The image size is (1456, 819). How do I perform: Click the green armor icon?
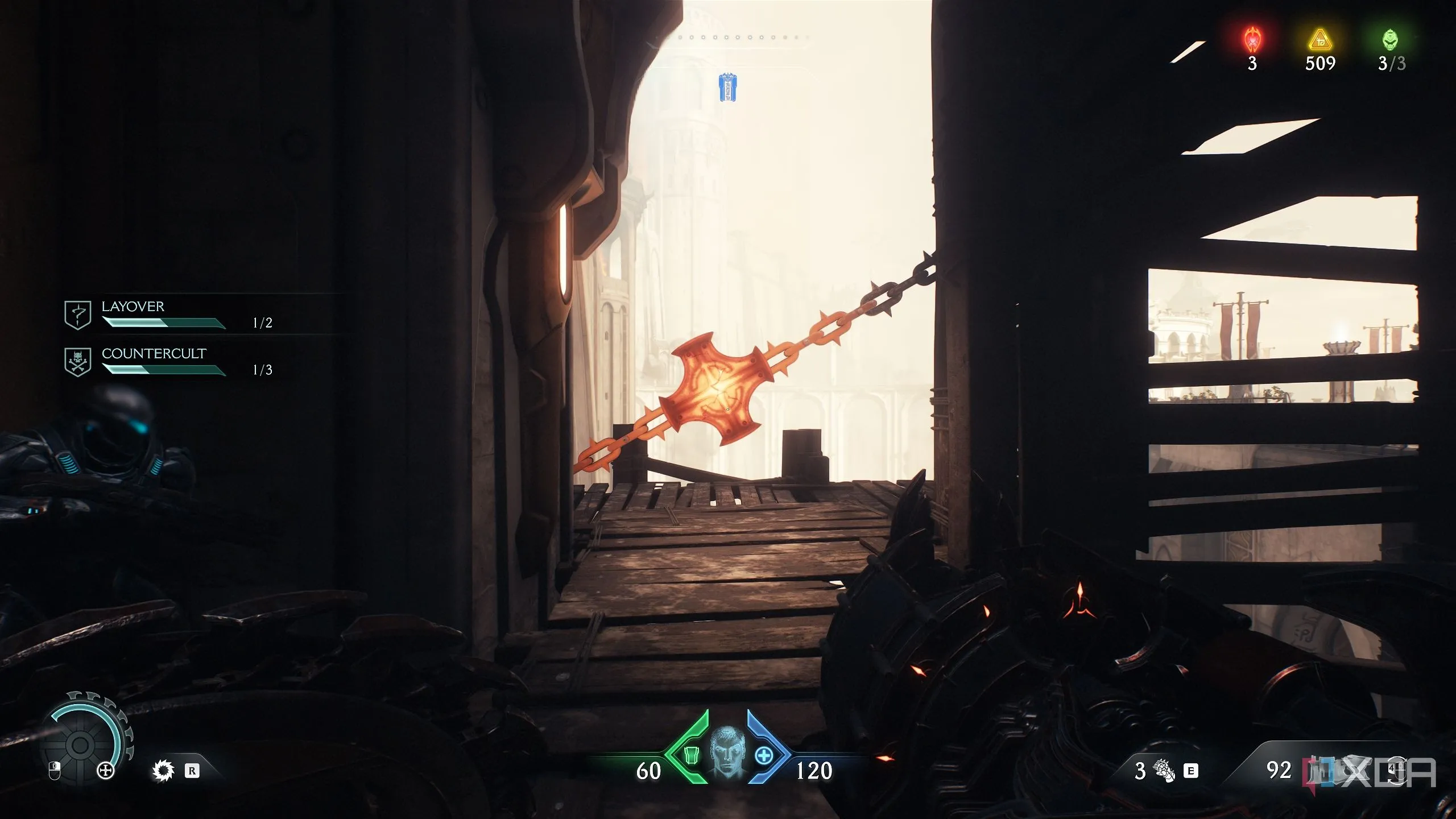[x=690, y=755]
